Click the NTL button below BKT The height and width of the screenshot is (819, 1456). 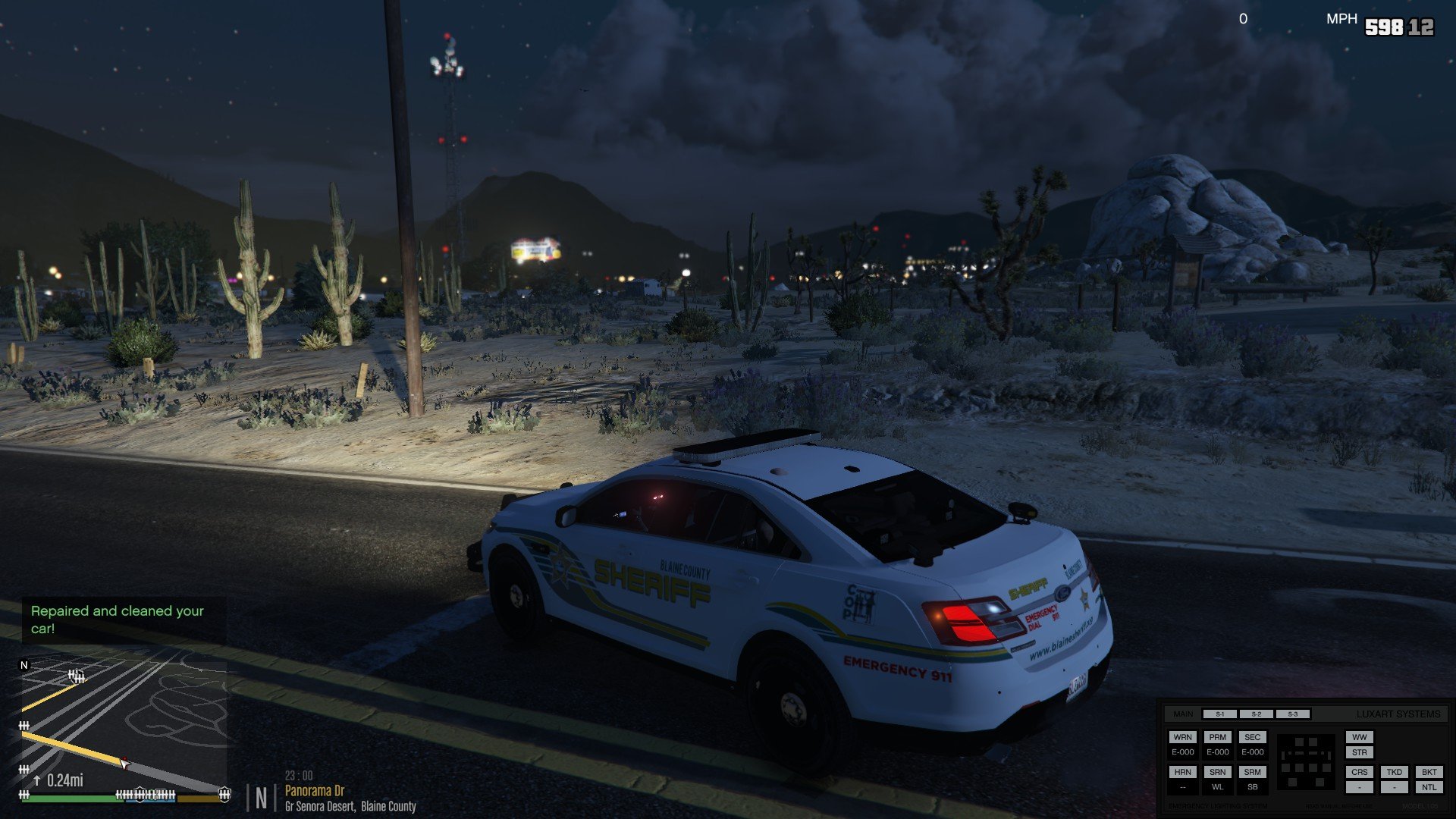click(1429, 787)
